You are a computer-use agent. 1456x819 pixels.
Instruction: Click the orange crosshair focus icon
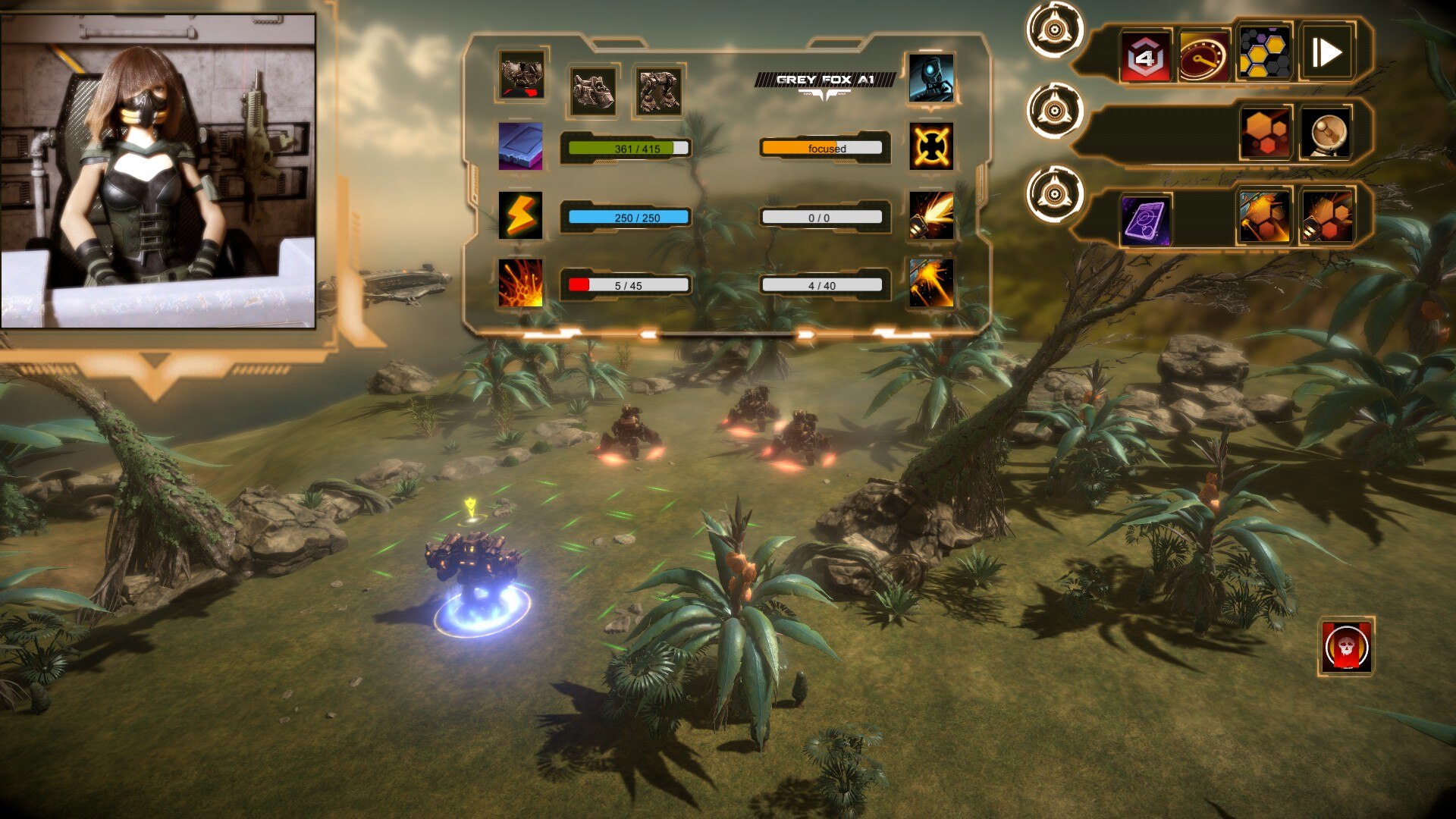(x=931, y=146)
